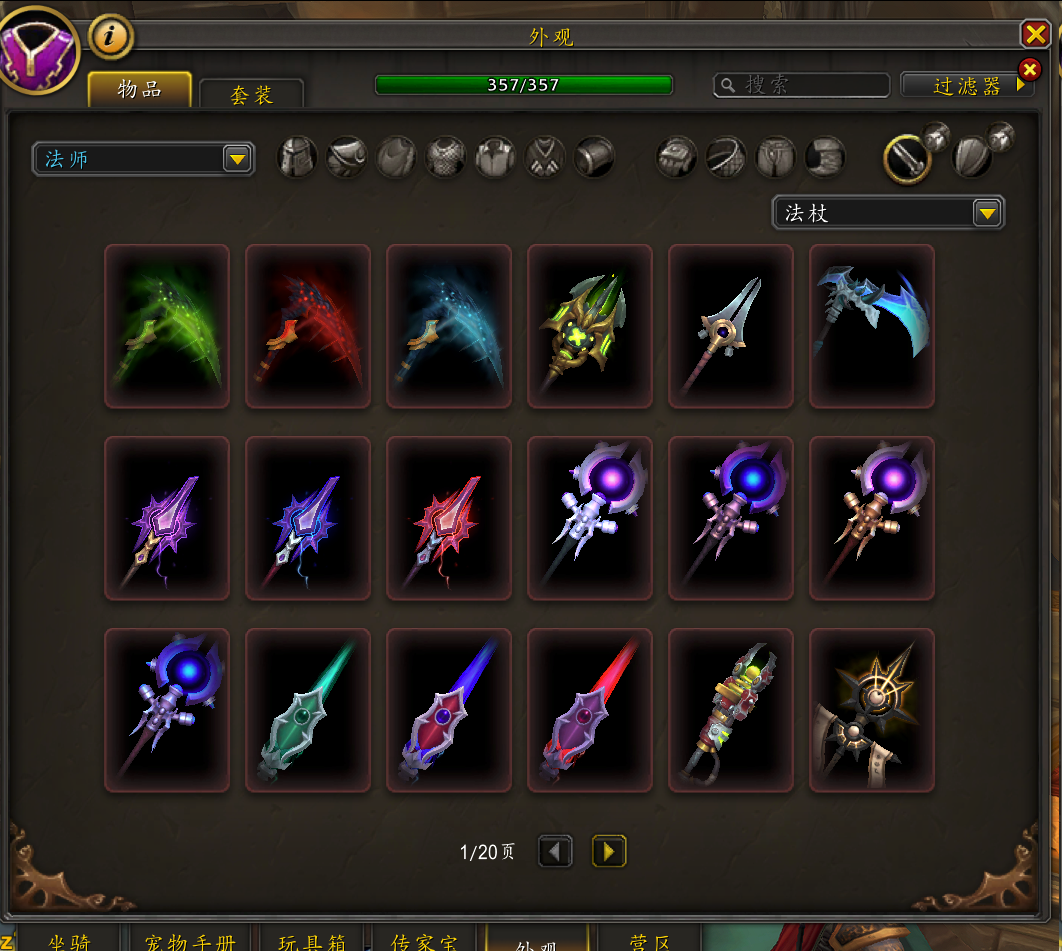Select the boots slot filter icon

coord(826,157)
